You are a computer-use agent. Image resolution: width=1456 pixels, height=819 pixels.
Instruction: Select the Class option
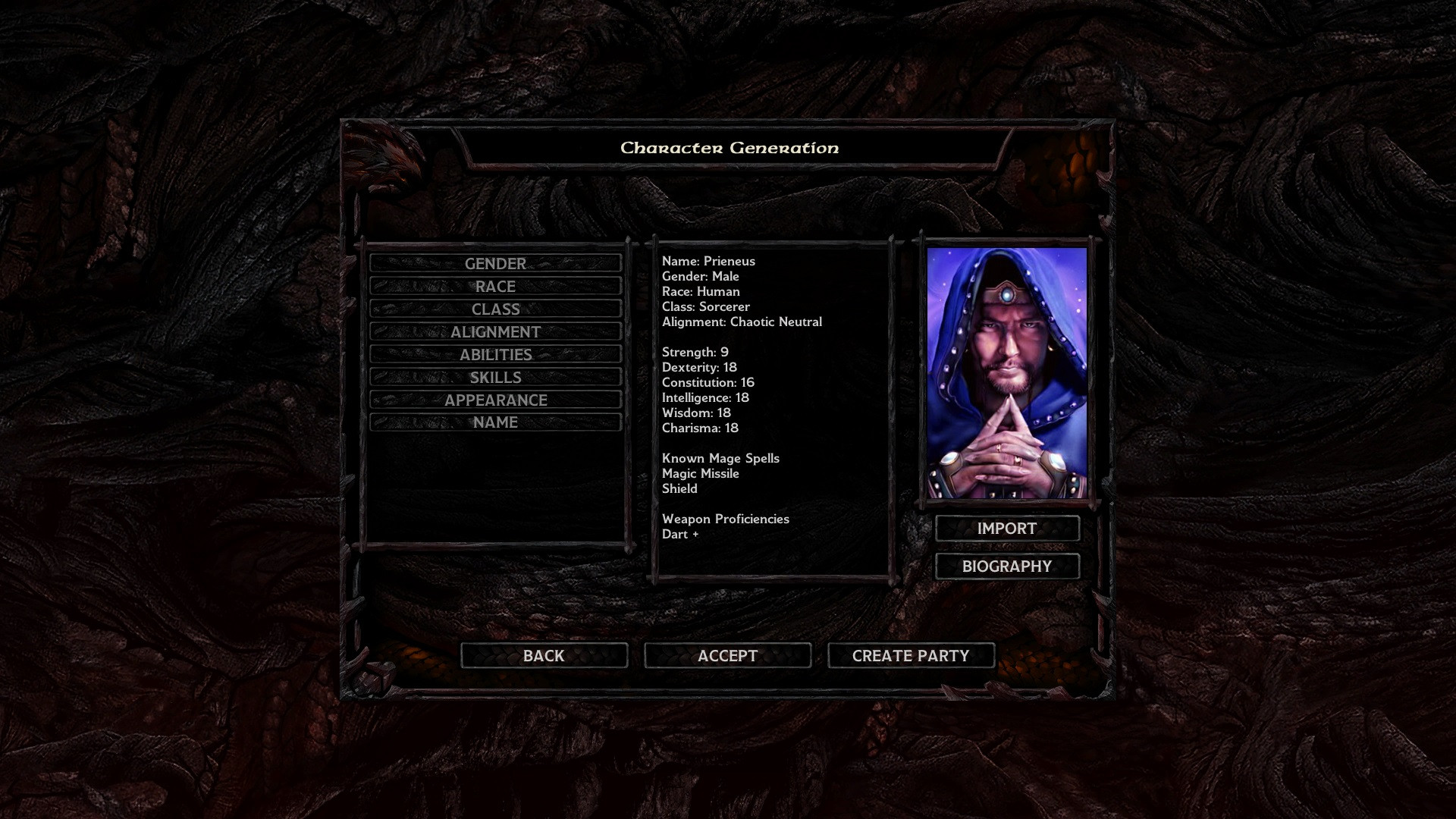[x=495, y=309]
